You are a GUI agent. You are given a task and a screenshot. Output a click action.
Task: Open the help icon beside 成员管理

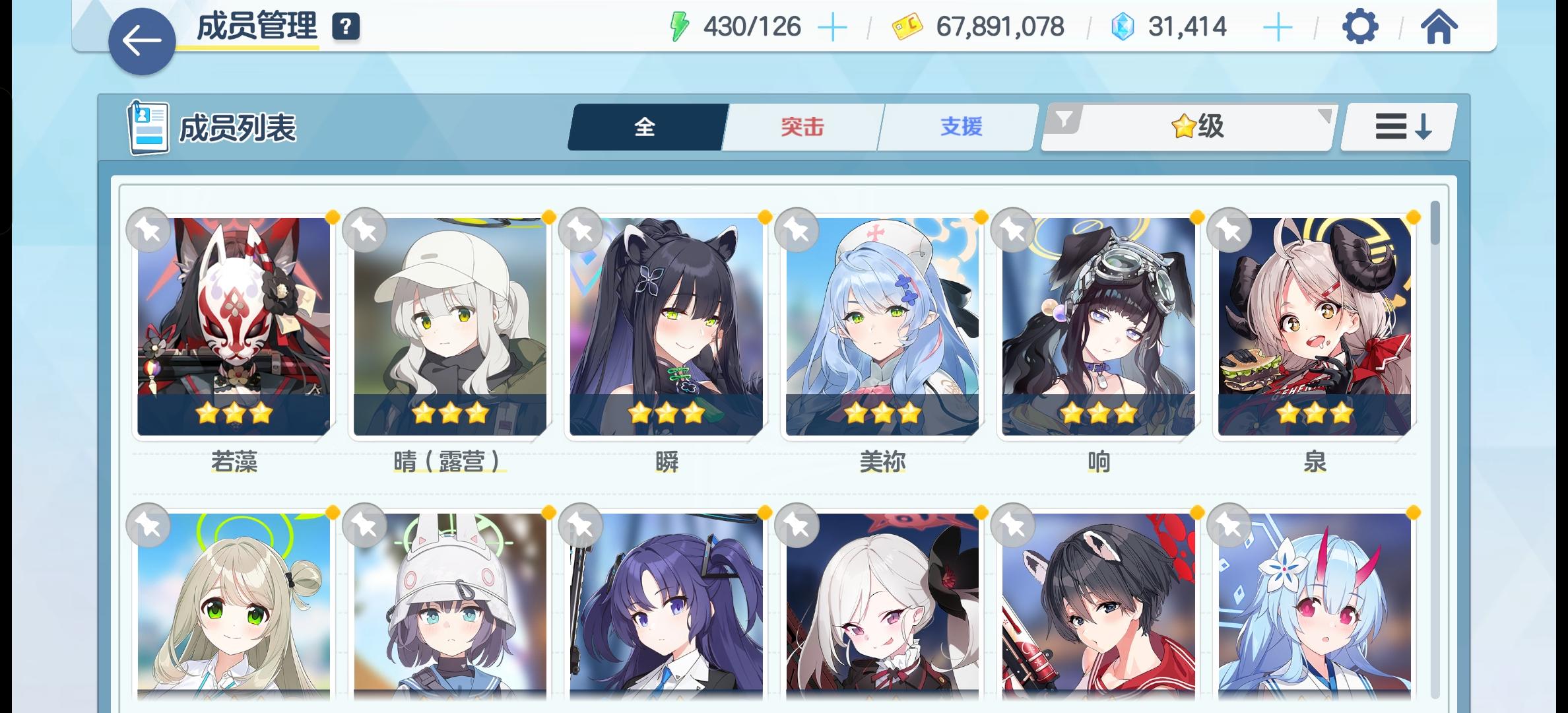click(x=346, y=27)
